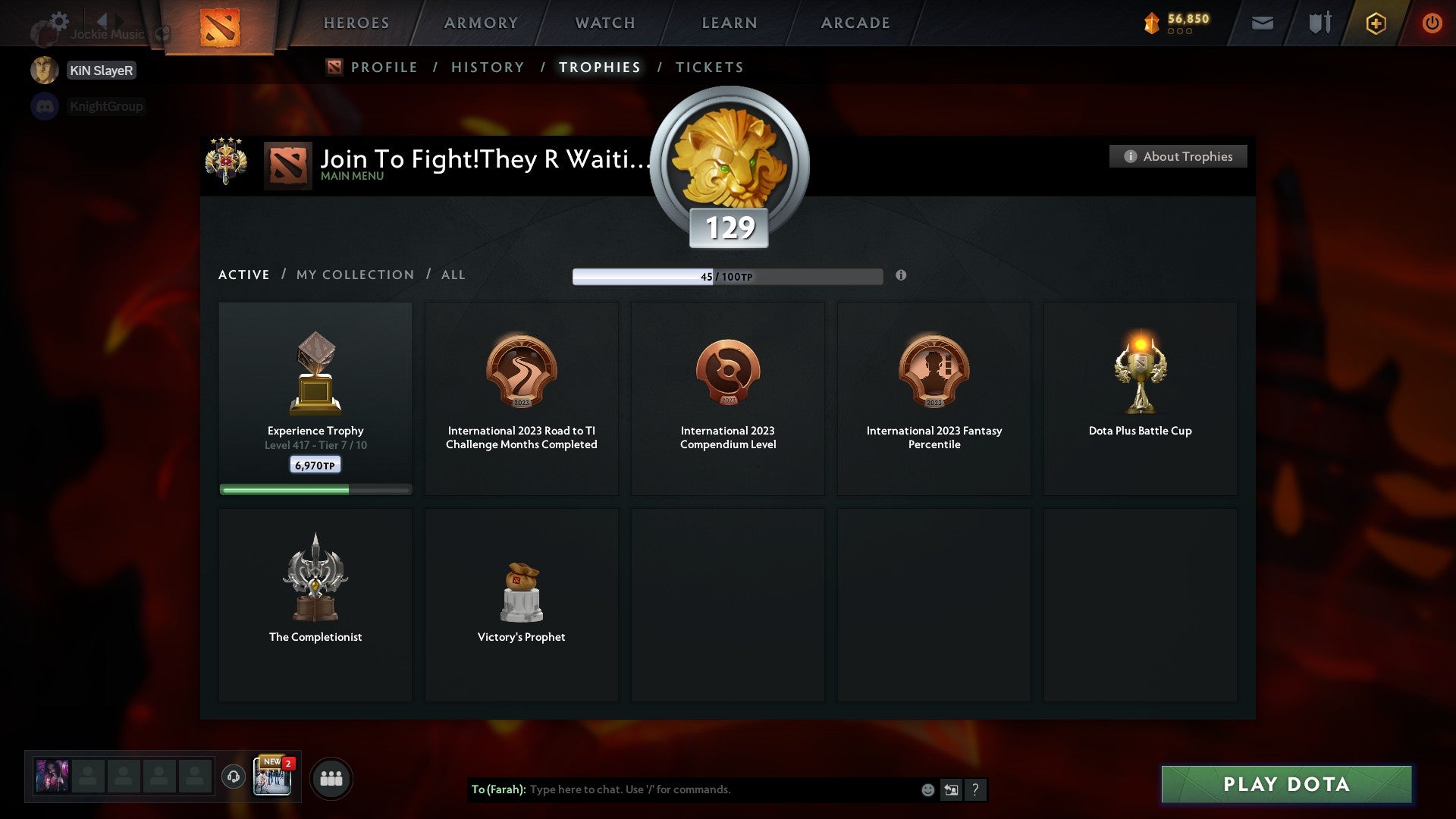Viewport: 1456px width, 819px height.
Task: Toggle voice chat with the headset icon
Action: point(234,777)
